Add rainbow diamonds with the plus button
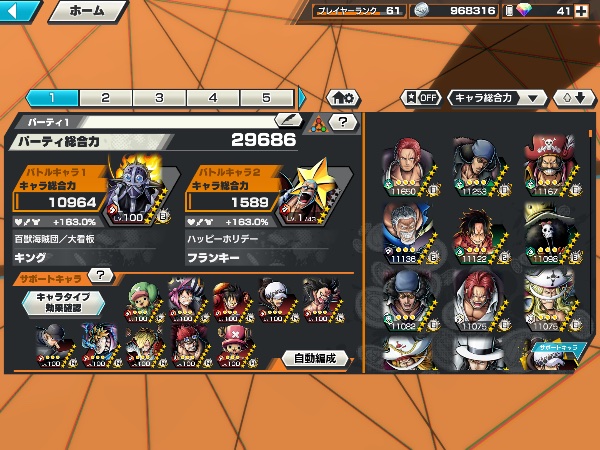 tap(582, 11)
